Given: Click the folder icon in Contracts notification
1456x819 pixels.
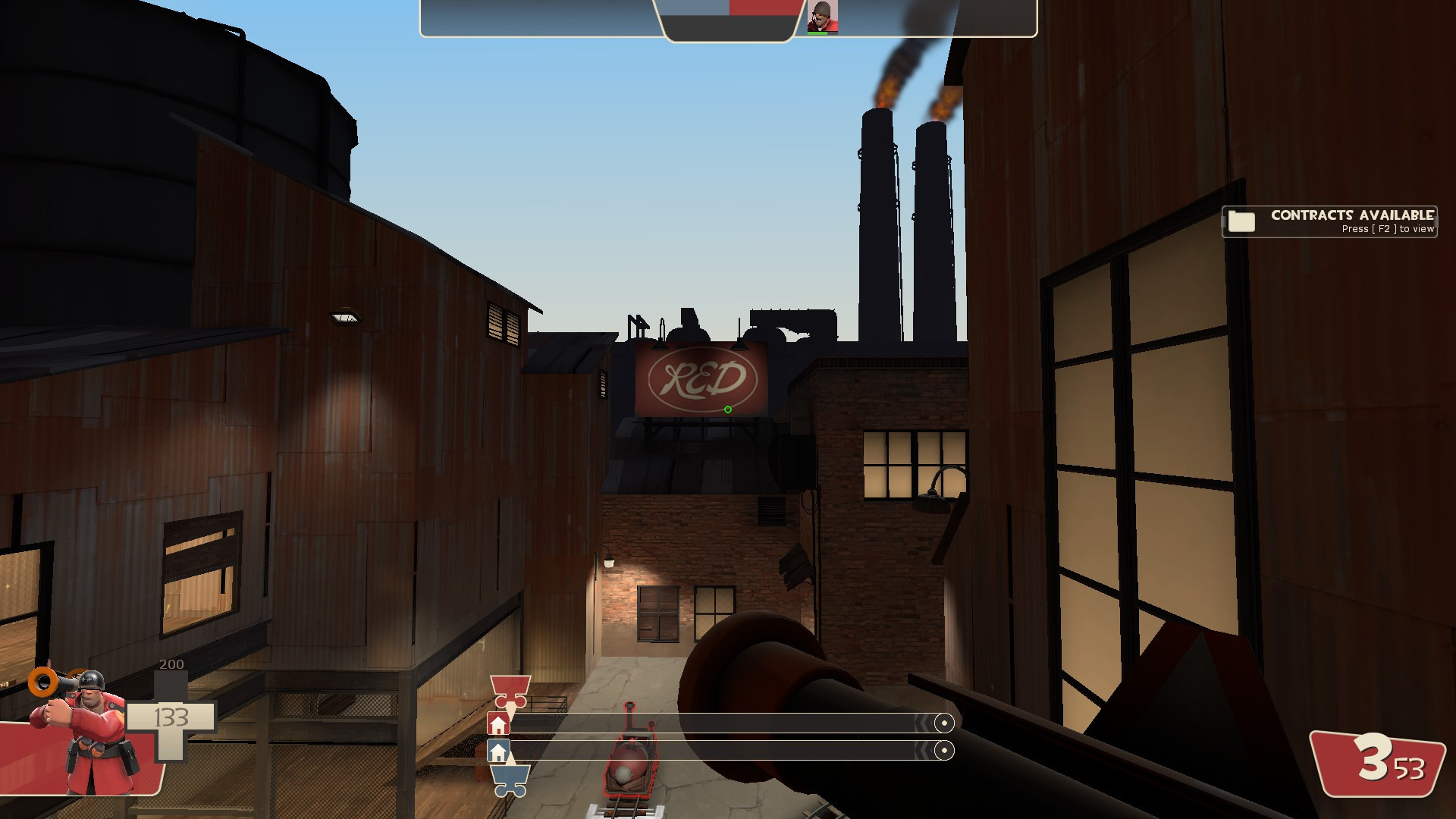Looking at the screenshot, I should pyautogui.click(x=1240, y=221).
